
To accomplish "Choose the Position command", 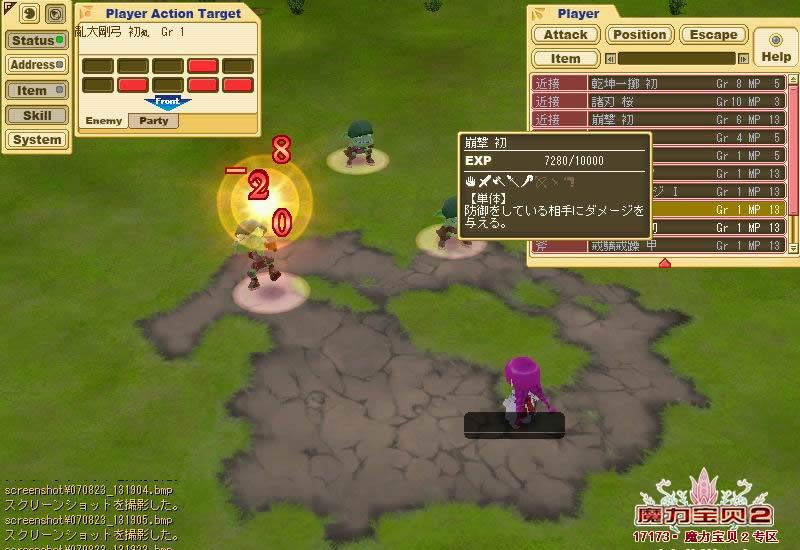I will point(640,34).
